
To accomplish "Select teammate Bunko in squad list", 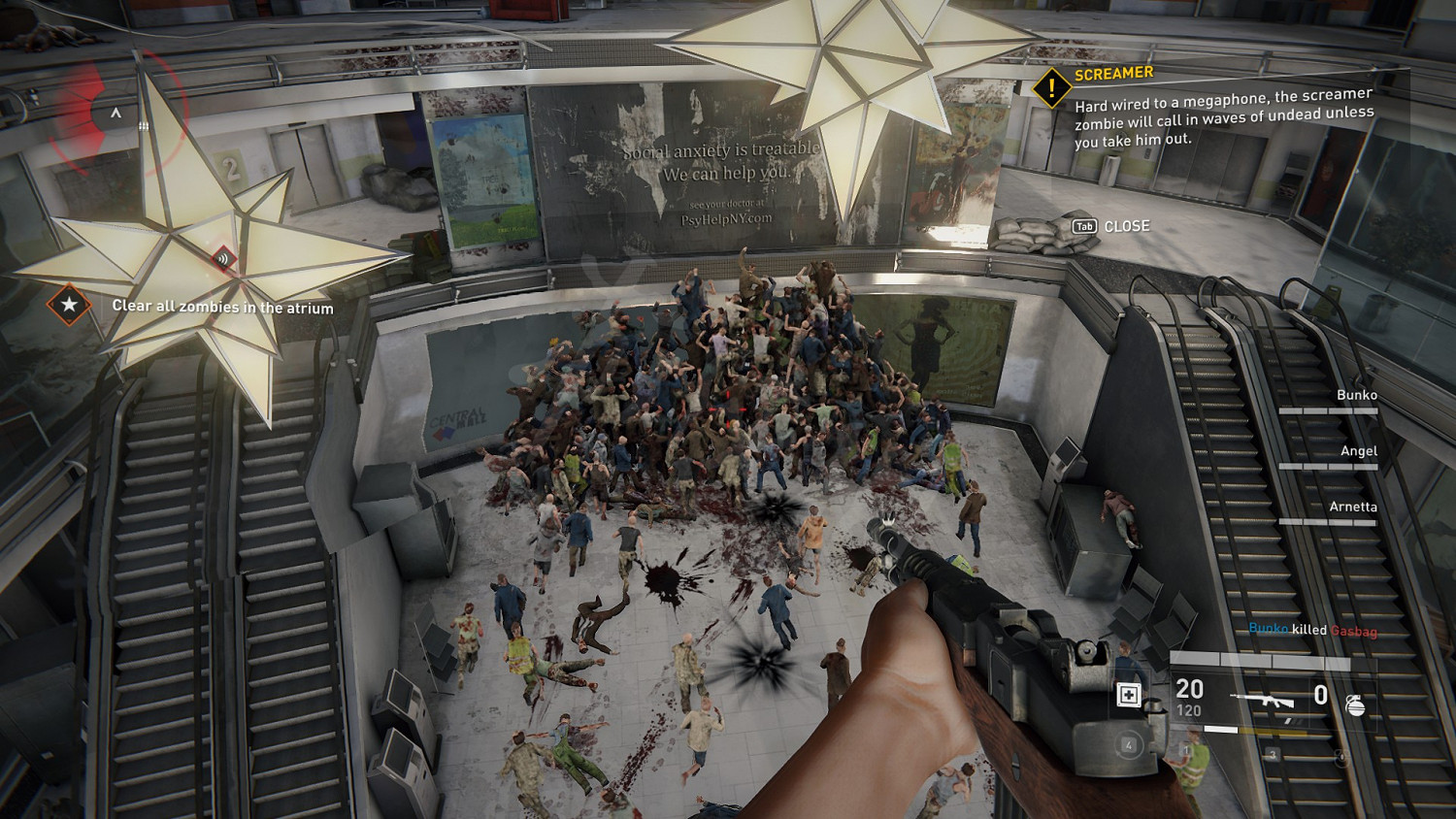I will pyautogui.click(x=1356, y=395).
